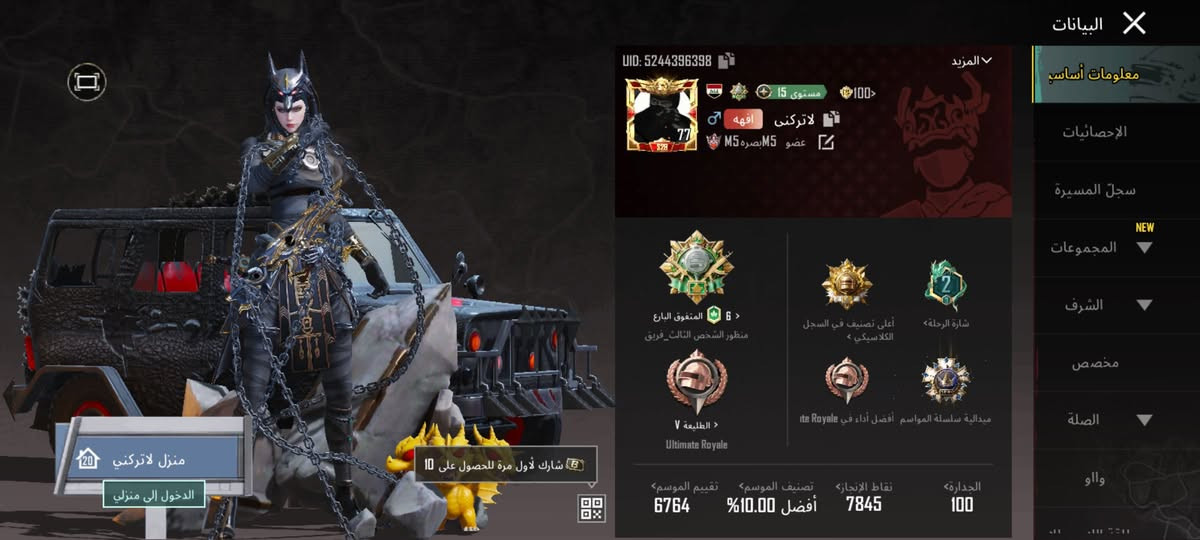Copy the player nickname لاتركني
This screenshot has width=1200, height=540.
pyautogui.click(x=831, y=119)
